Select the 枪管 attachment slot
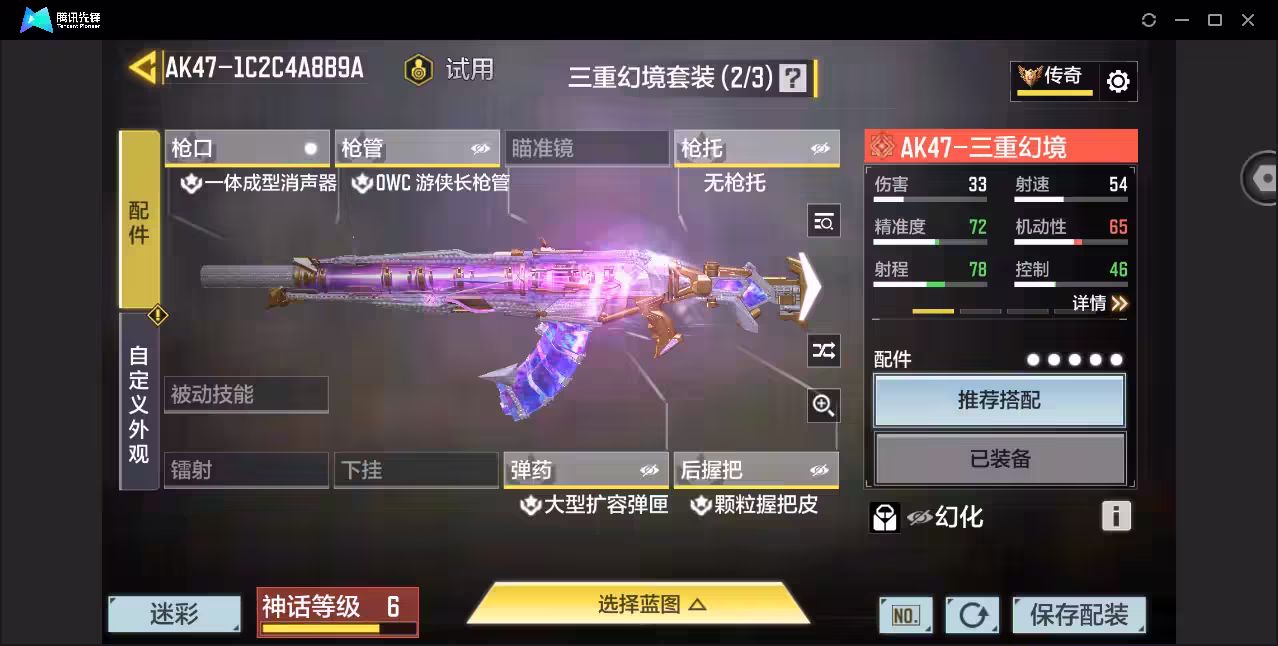Screen dimensions: 1278x646 coord(416,149)
